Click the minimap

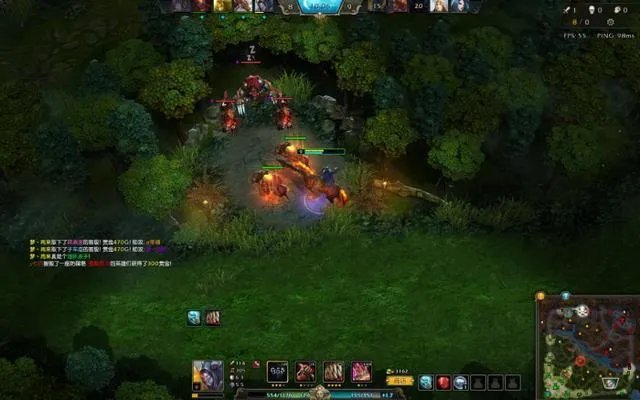588,347
